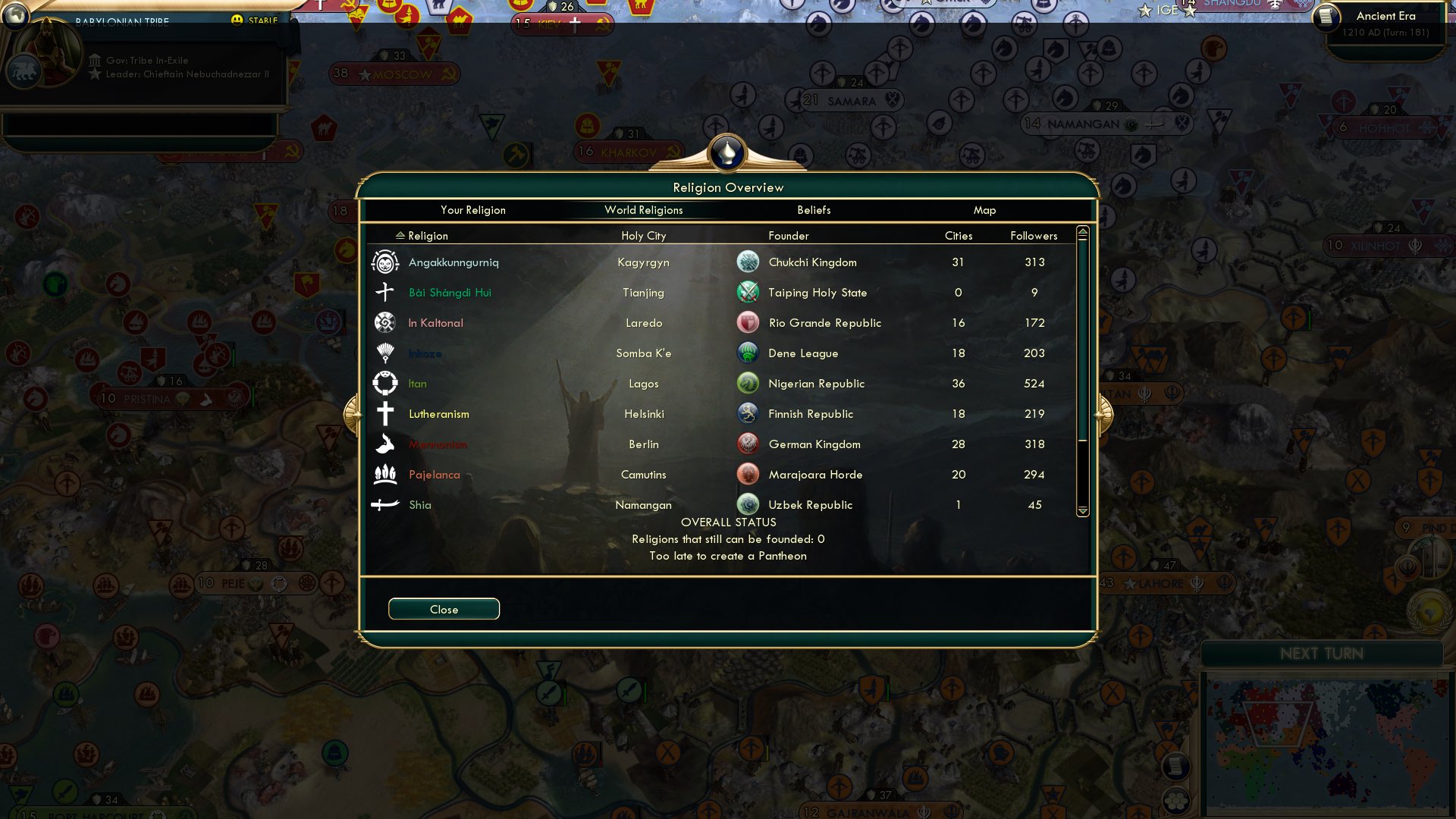Click the Inkoze religion icon
This screenshot has width=1456, height=819.
point(386,353)
